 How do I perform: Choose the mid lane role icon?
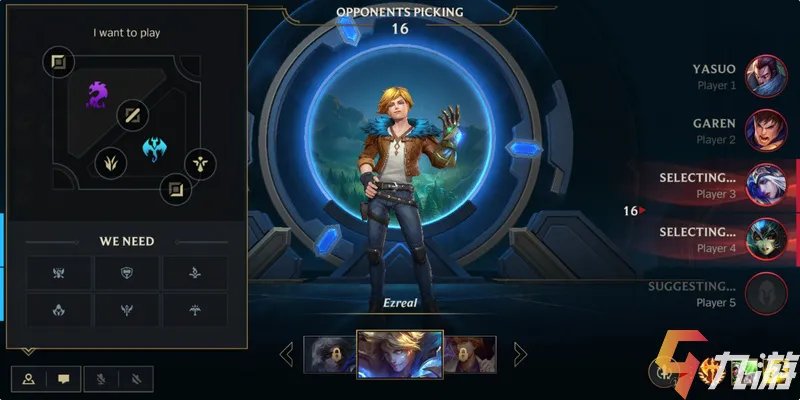[x=132, y=116]
